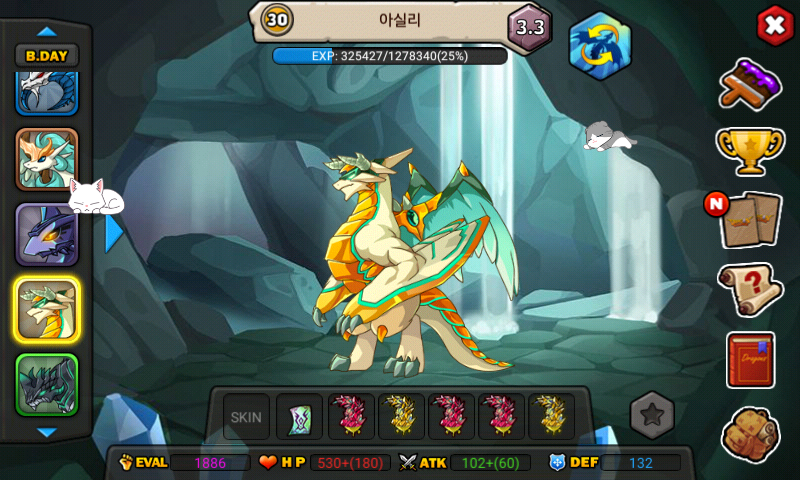This screenshot has height=480, width=800.
Task: Close the dragon screen with the red X
Action: tap(774, 25)
